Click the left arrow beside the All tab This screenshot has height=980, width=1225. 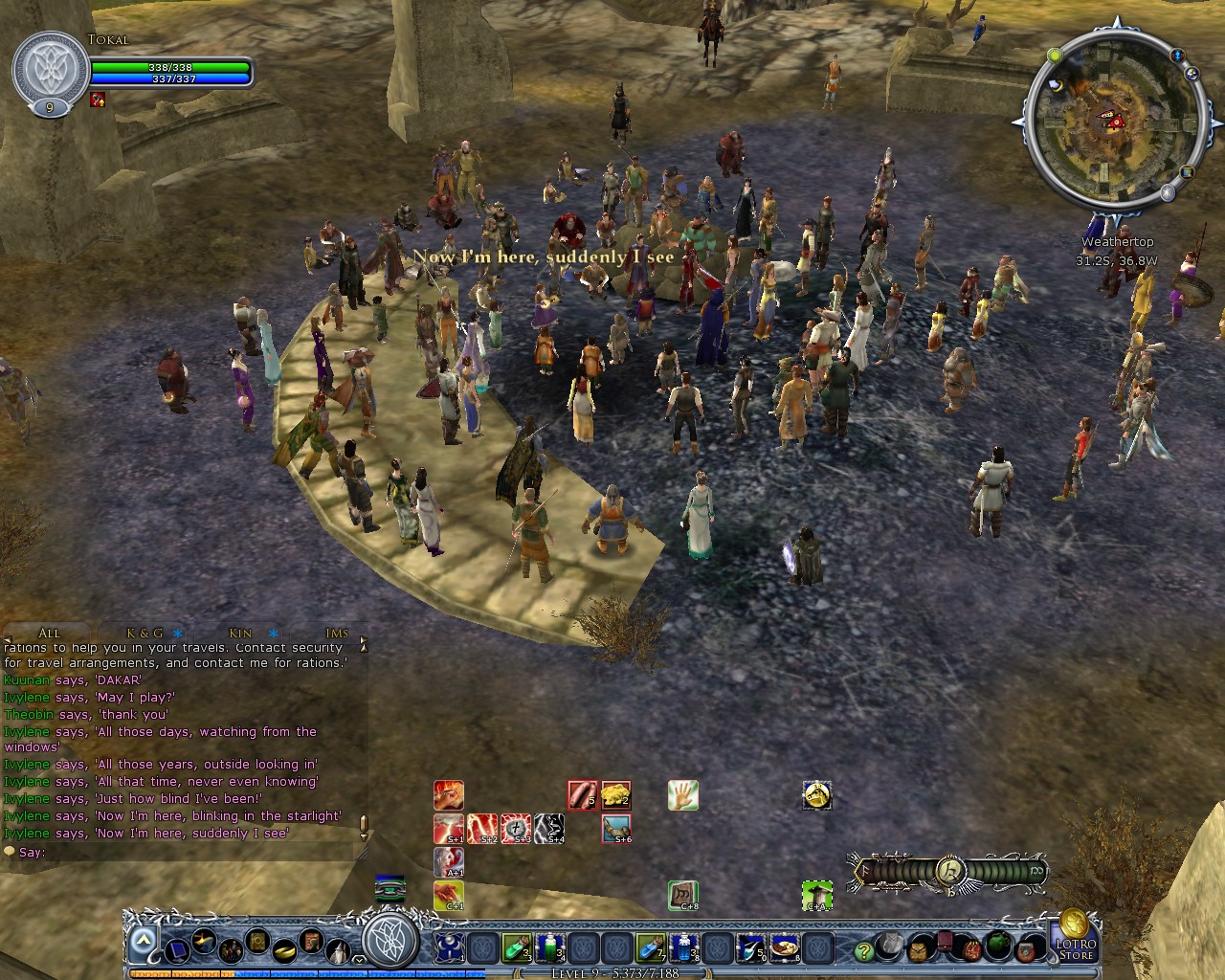pyautogui.click(x=8, y=638)
